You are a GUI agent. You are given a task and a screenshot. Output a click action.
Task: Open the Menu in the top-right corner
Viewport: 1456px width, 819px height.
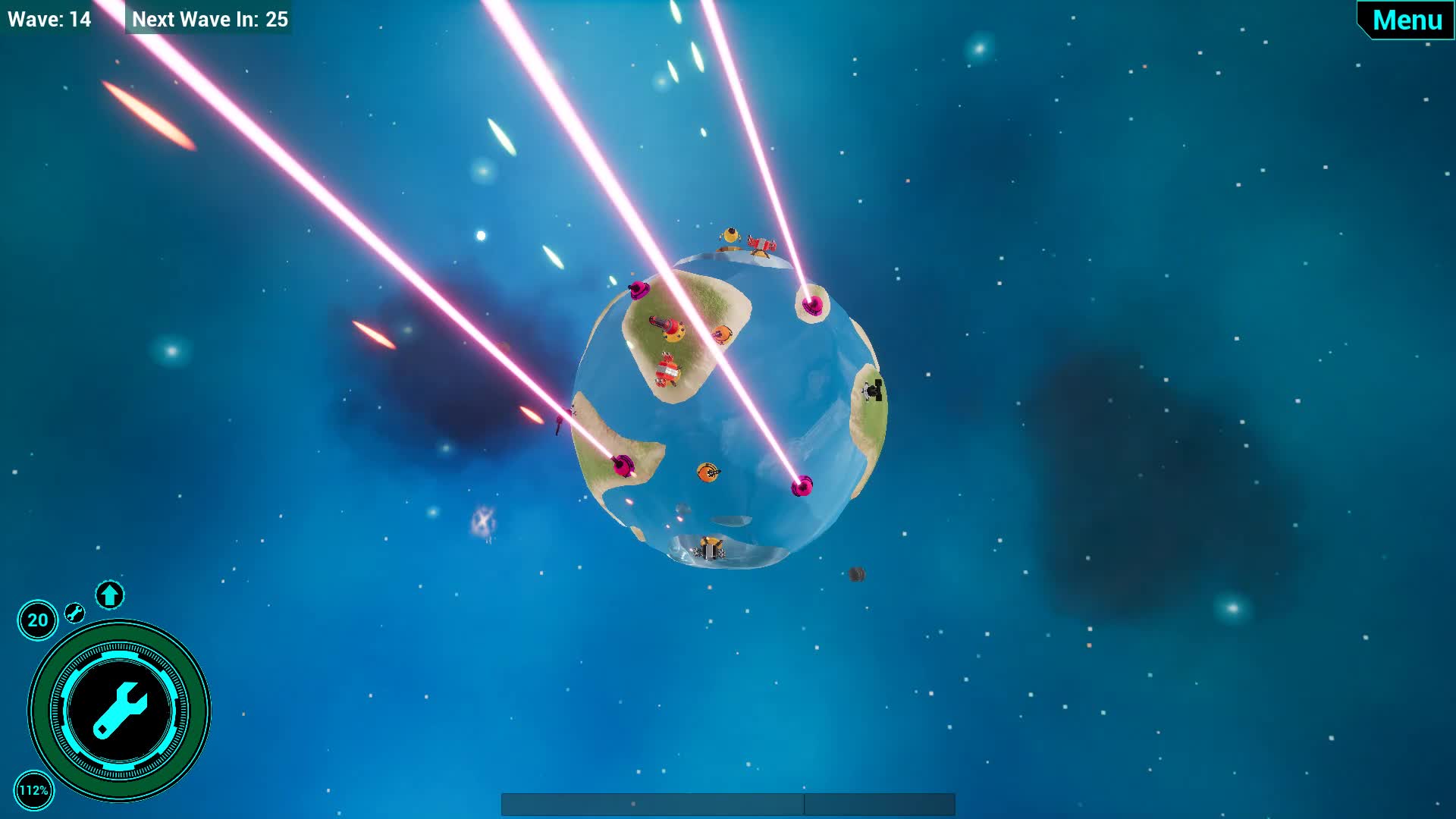pyautogui.click(x=1407, y=20)
